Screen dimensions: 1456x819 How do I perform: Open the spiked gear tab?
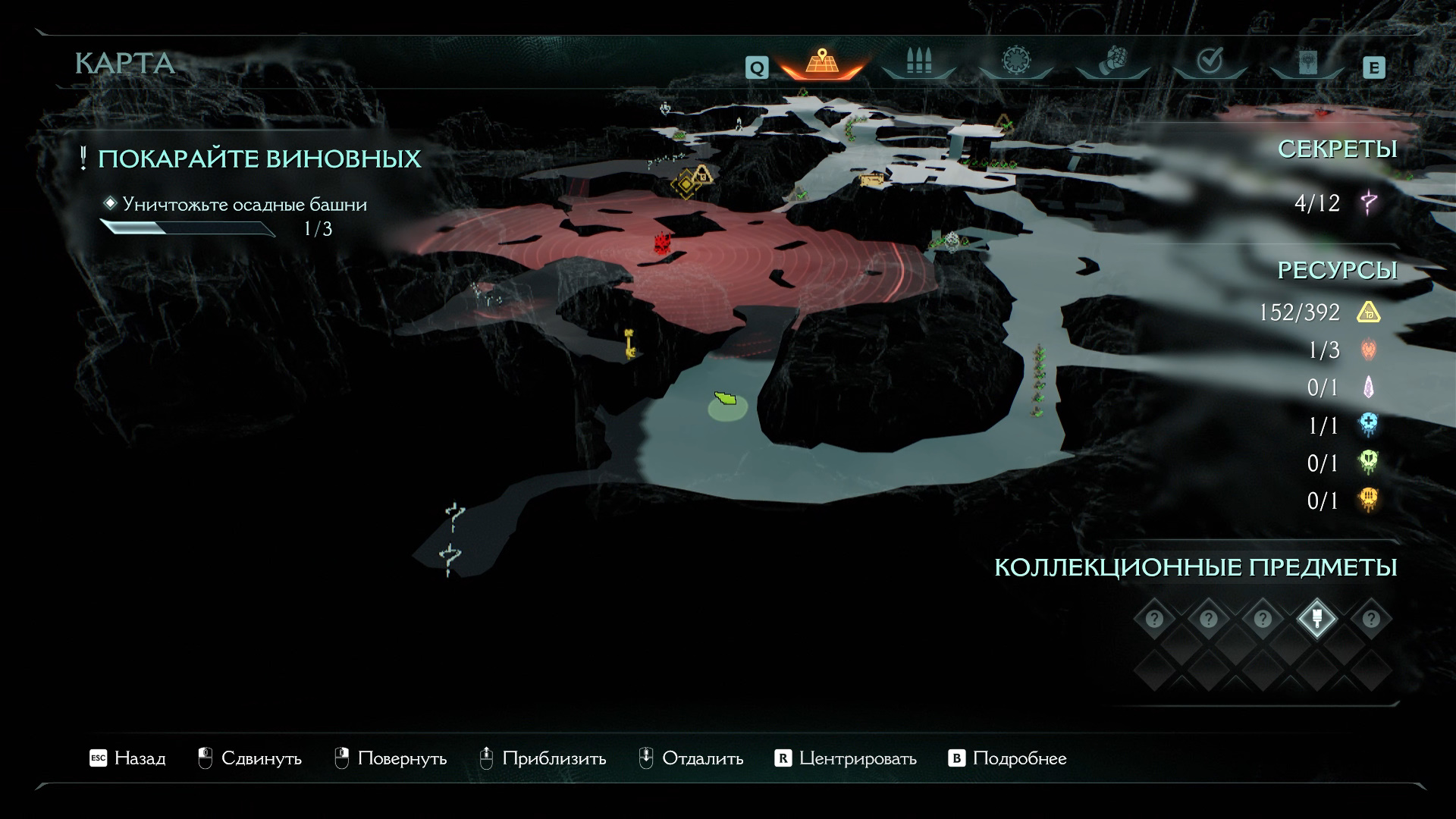[x=1015, y=61]
